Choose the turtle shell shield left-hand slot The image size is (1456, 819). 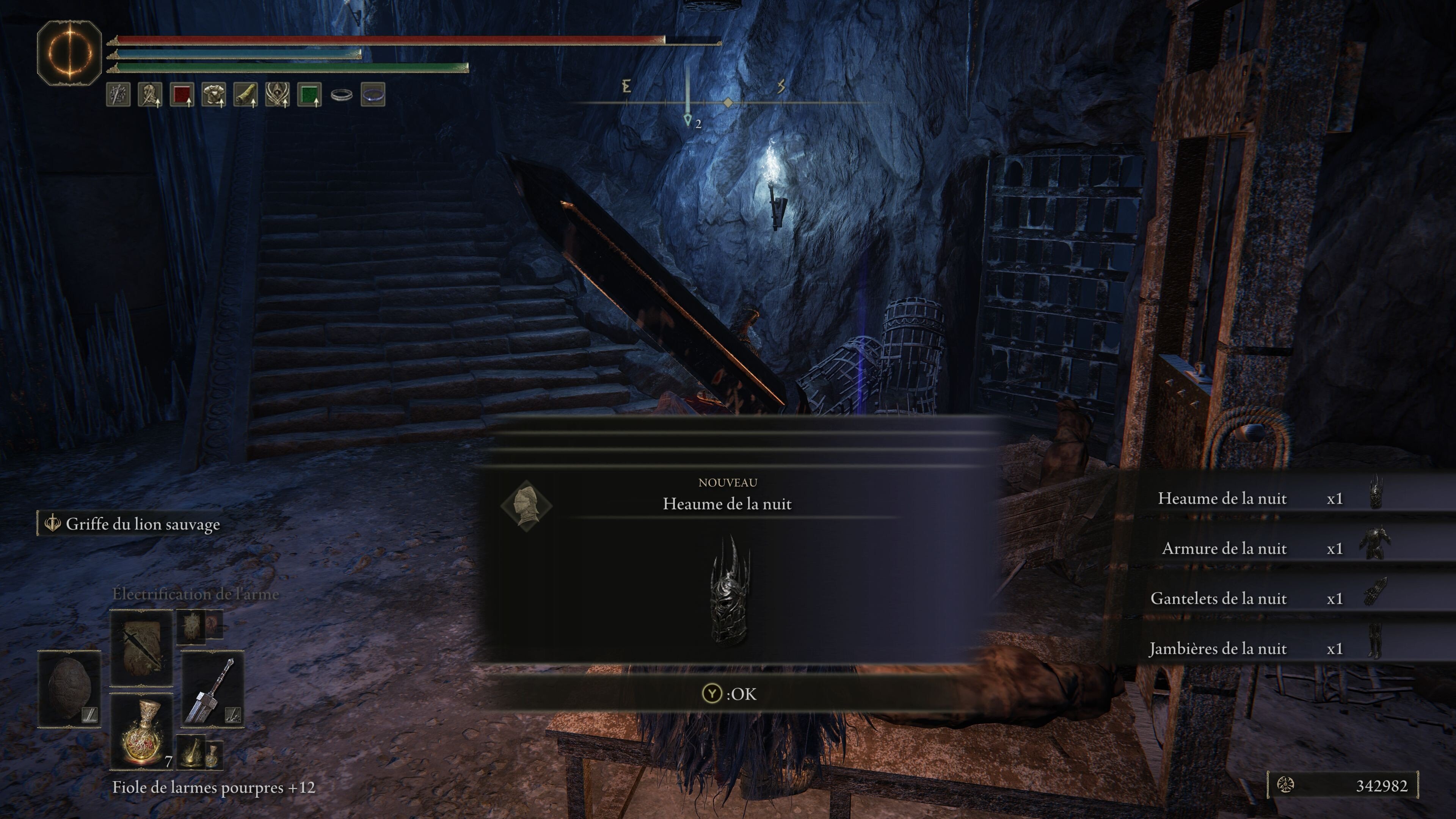[69, 688]
